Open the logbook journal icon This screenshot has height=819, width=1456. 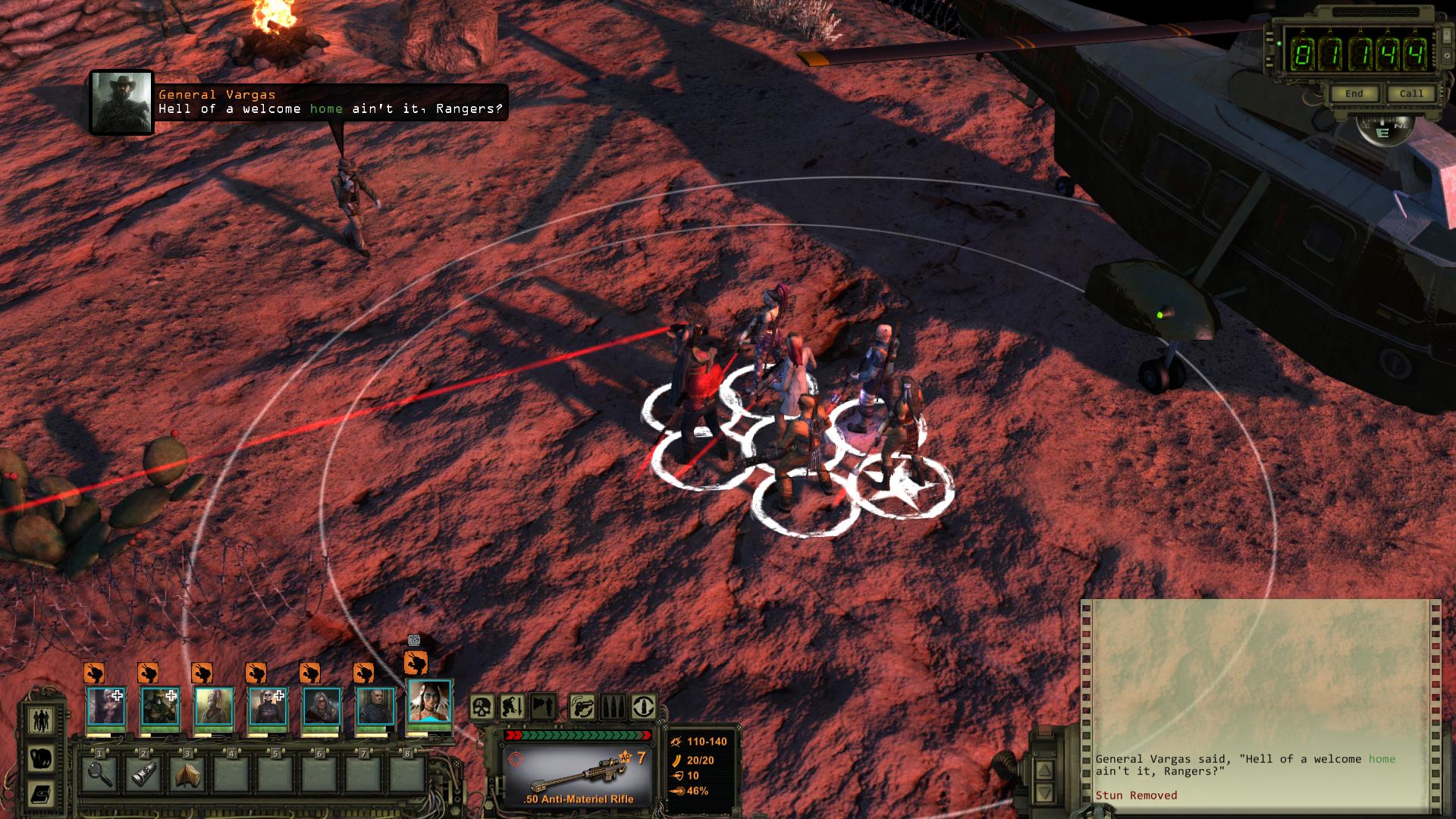click(x=40, y=795)
